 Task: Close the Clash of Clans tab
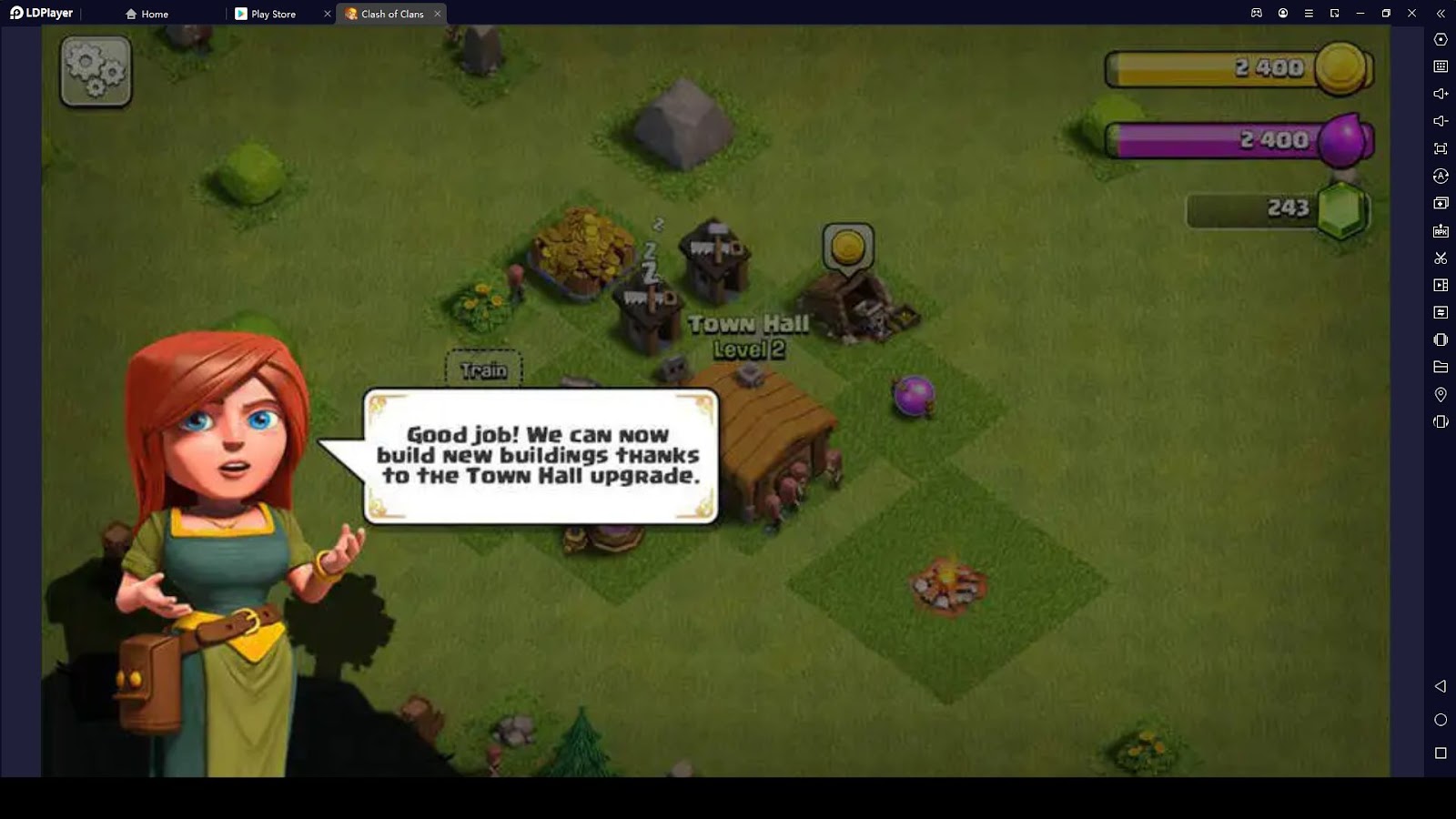tap(438, 14)
